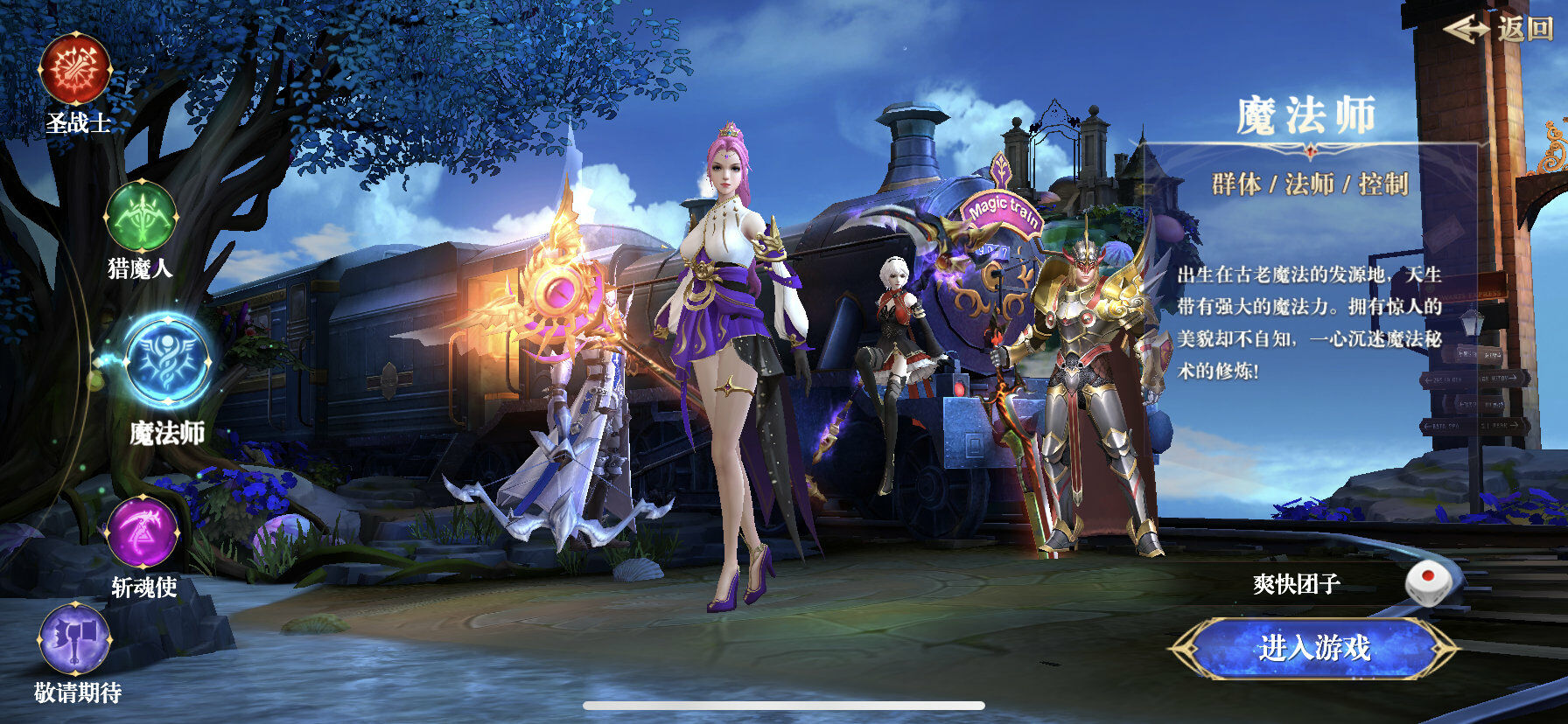This screenshot has width=1568, height=724.
Task: Edit the character name 爽快团子
Action: pyautogui.click(x=1296, y=583)
